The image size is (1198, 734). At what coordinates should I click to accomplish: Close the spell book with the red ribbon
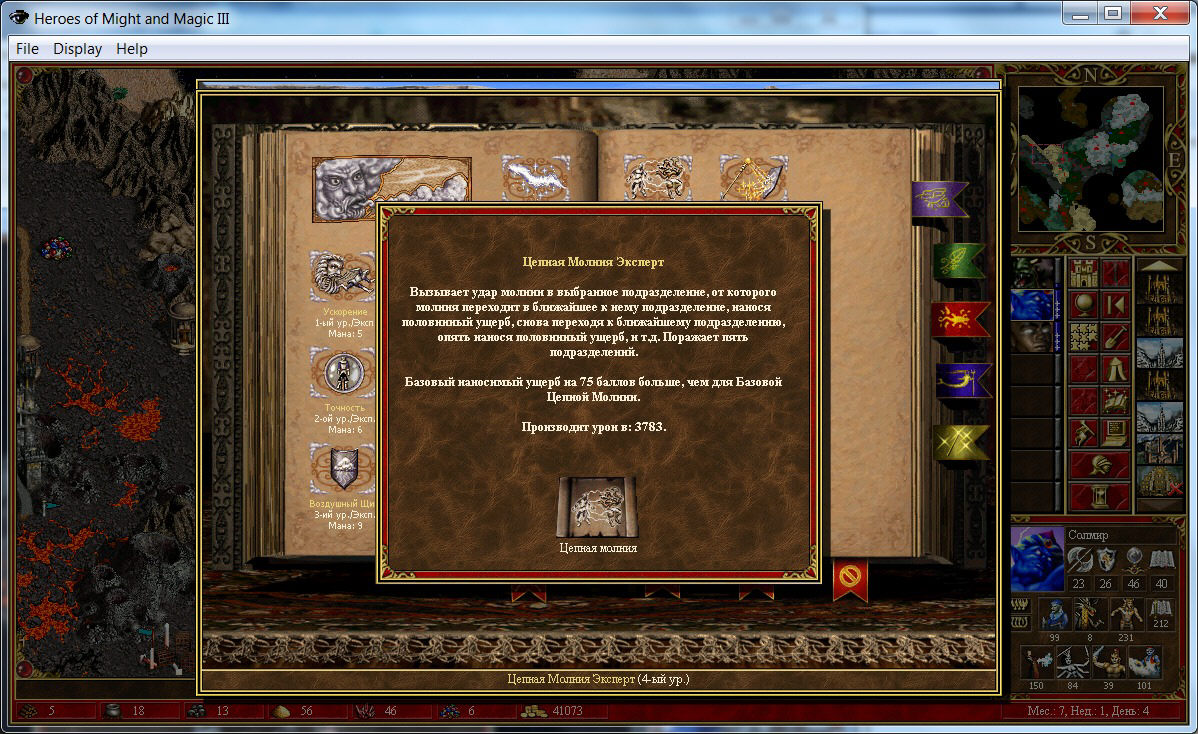(850, 580)
